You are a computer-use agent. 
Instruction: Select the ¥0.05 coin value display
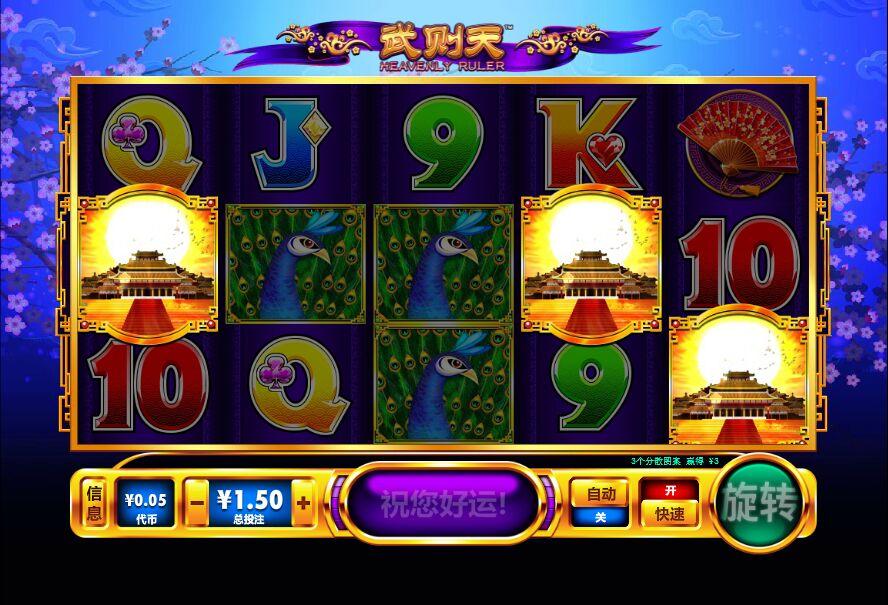(146, 503)
